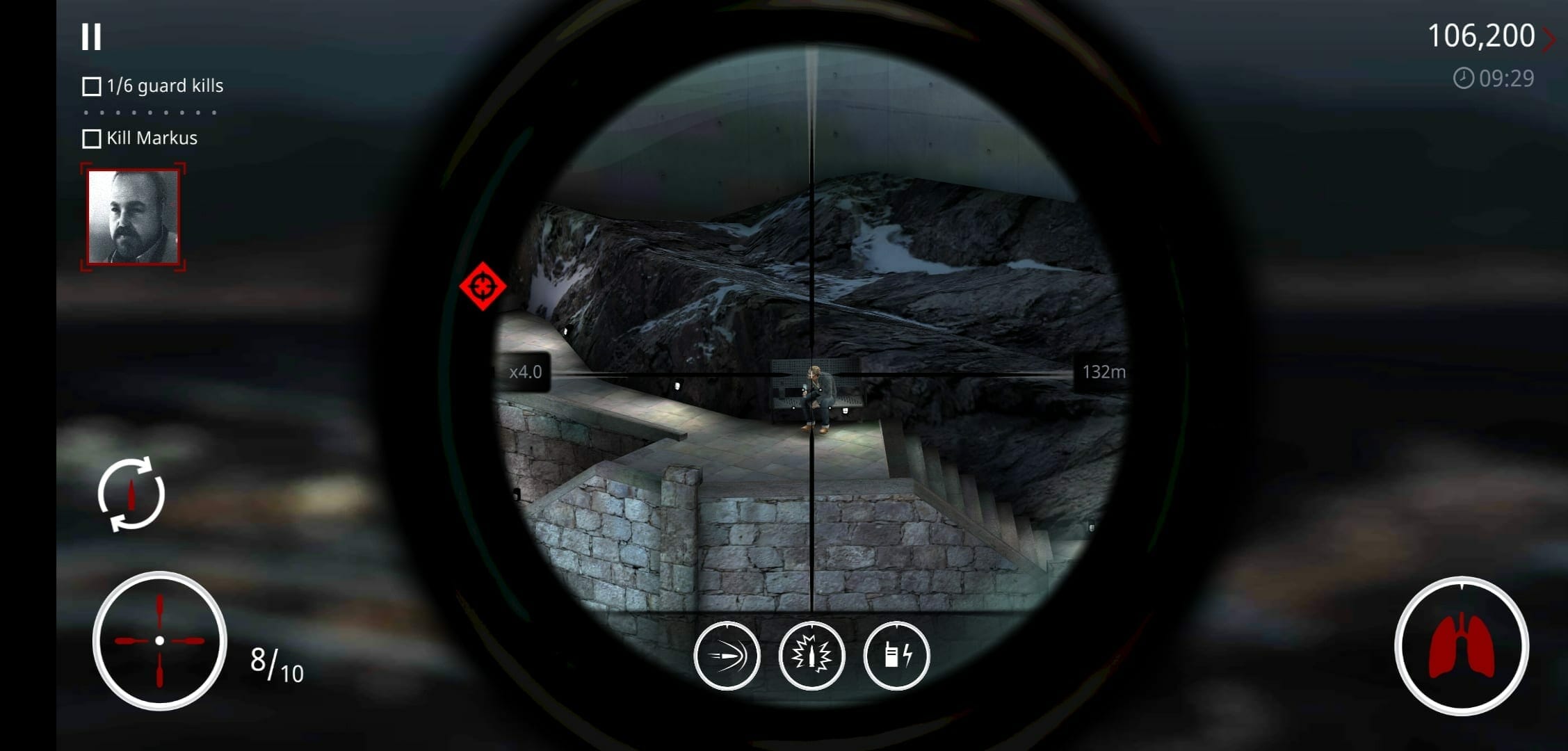Open the red arrow beside the score
Screen dimensions: 1568x751
(1549, 39)
